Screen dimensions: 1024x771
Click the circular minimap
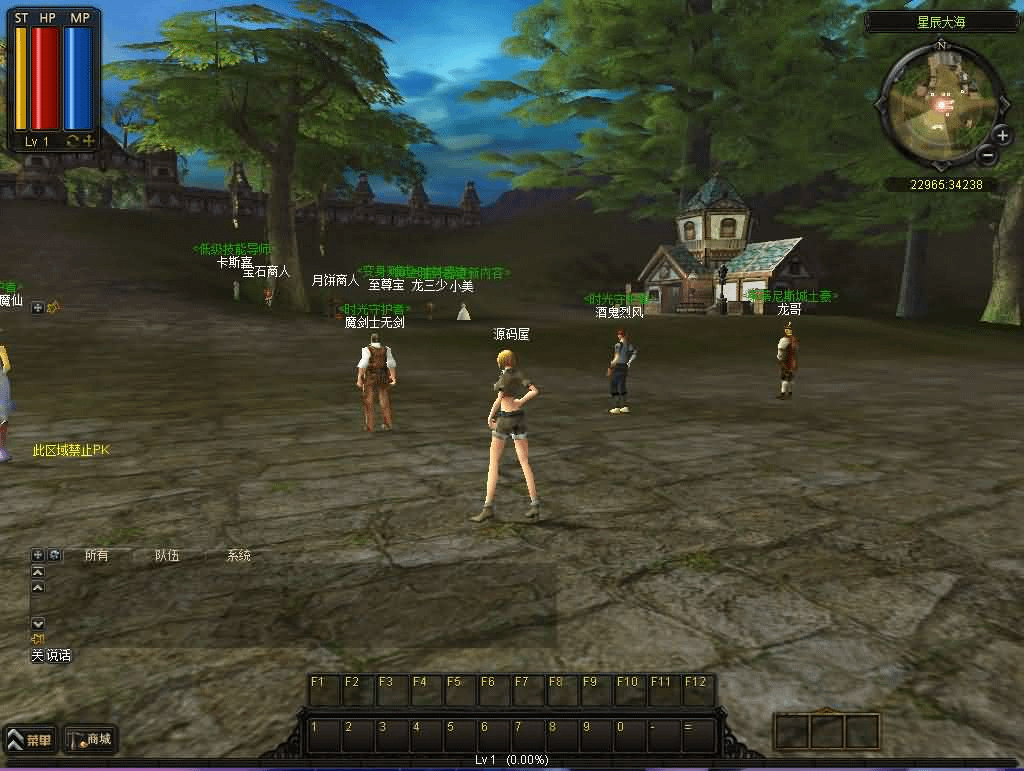point(940,103)
